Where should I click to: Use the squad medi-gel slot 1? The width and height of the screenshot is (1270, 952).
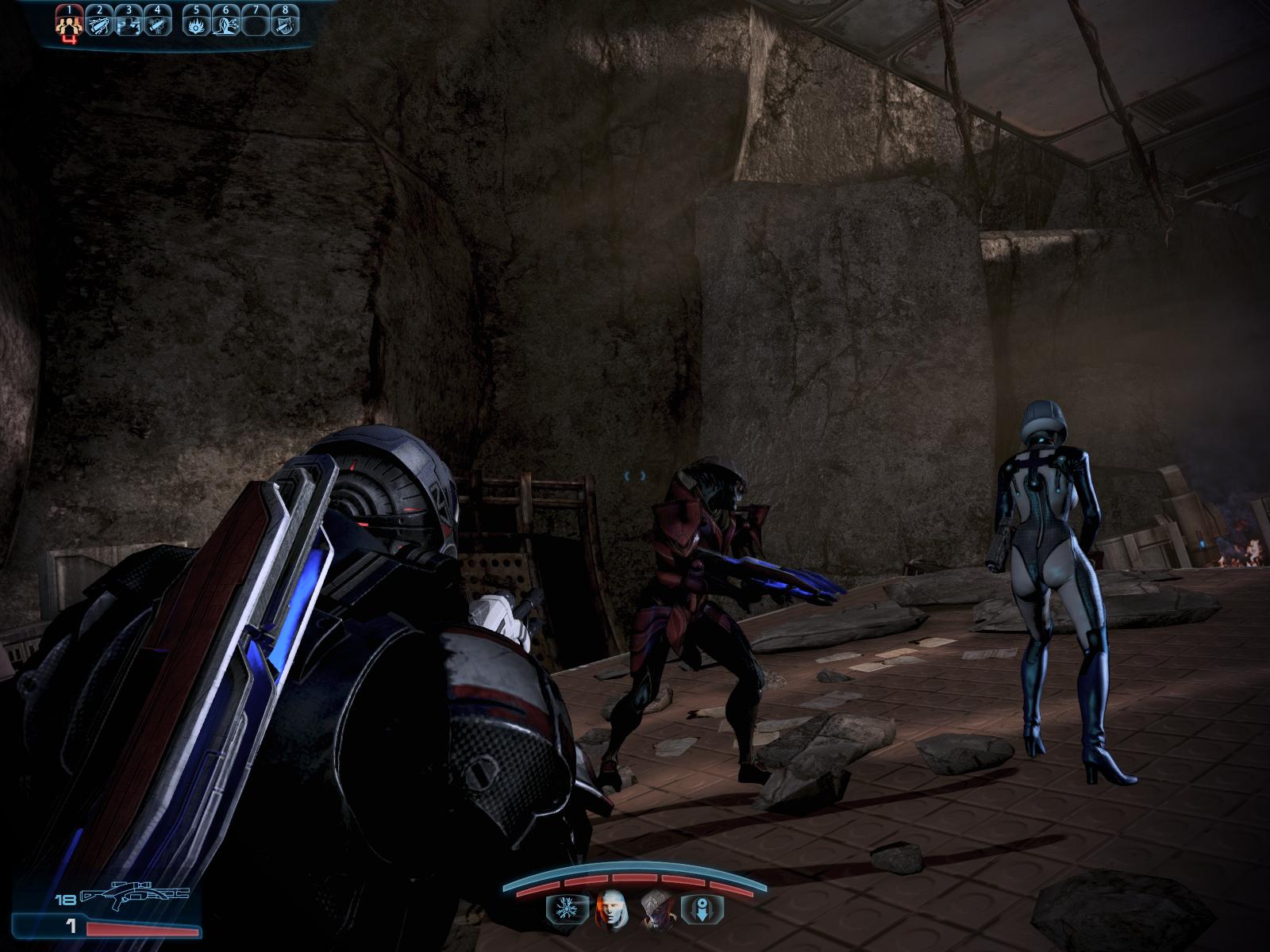(70, 25)
